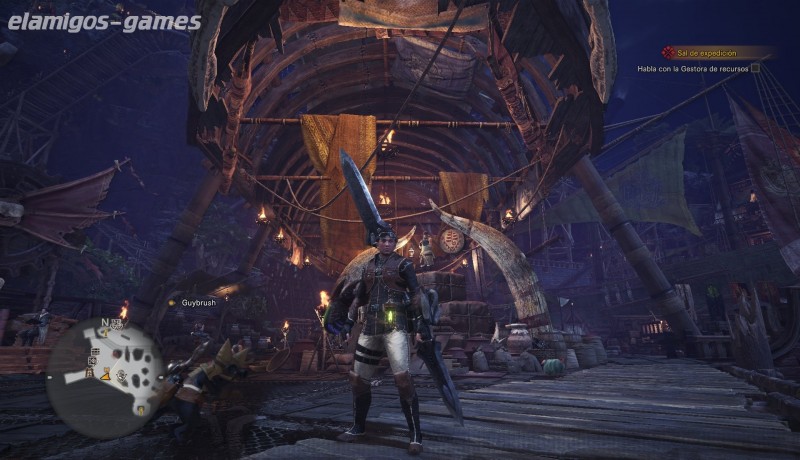Click the red quest emblem icon
Viewport: 800px width, 460px height.
(x=669, y=52)
